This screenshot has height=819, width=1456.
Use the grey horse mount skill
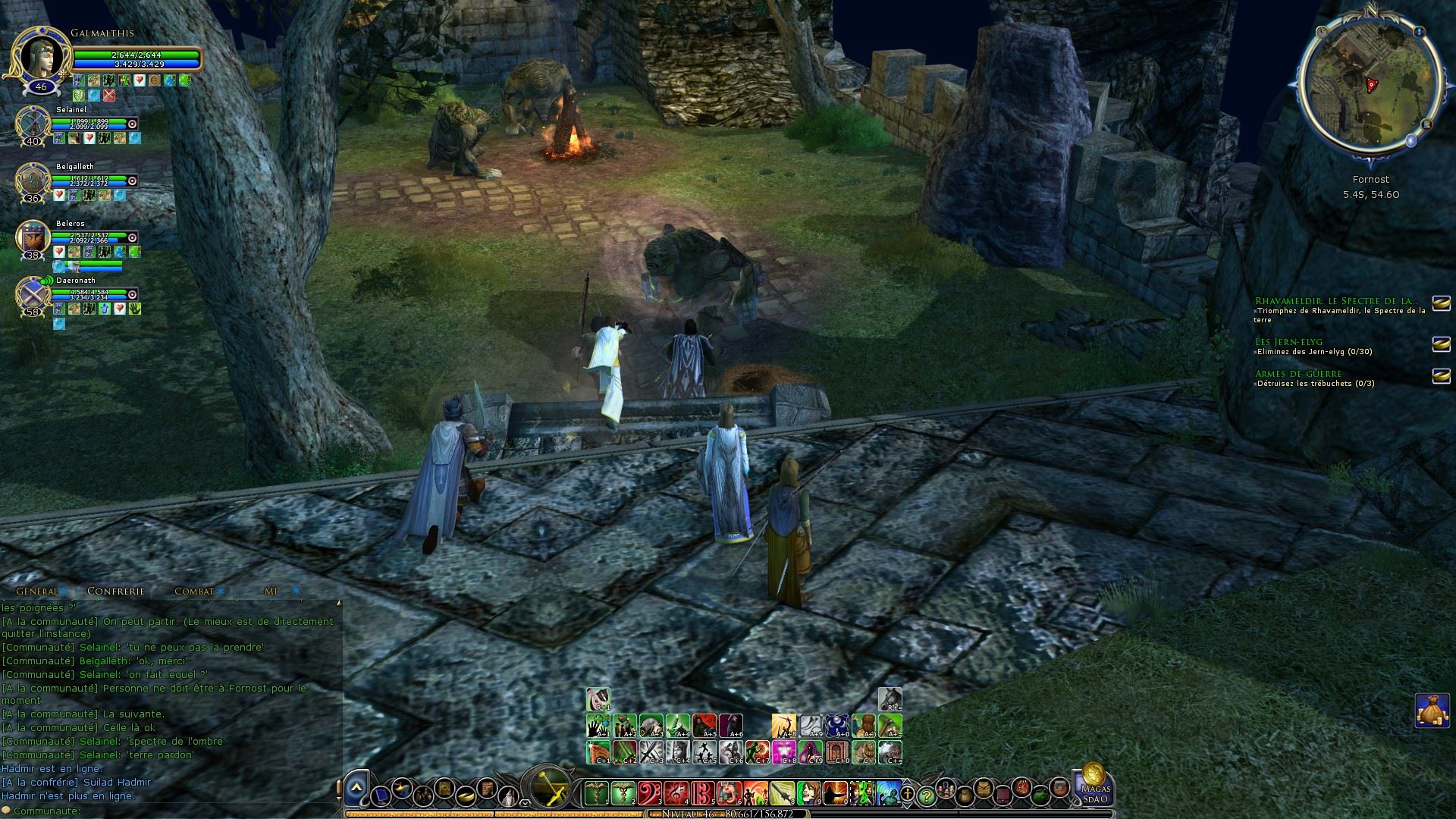(x=890, y=698)
